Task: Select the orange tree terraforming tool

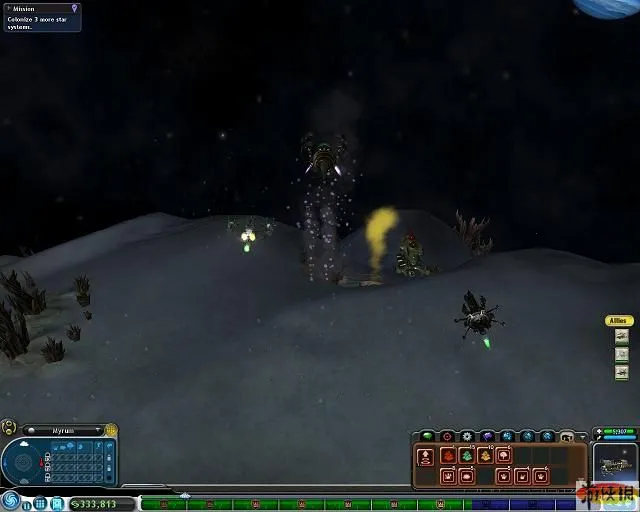Action: click(485, 456)
